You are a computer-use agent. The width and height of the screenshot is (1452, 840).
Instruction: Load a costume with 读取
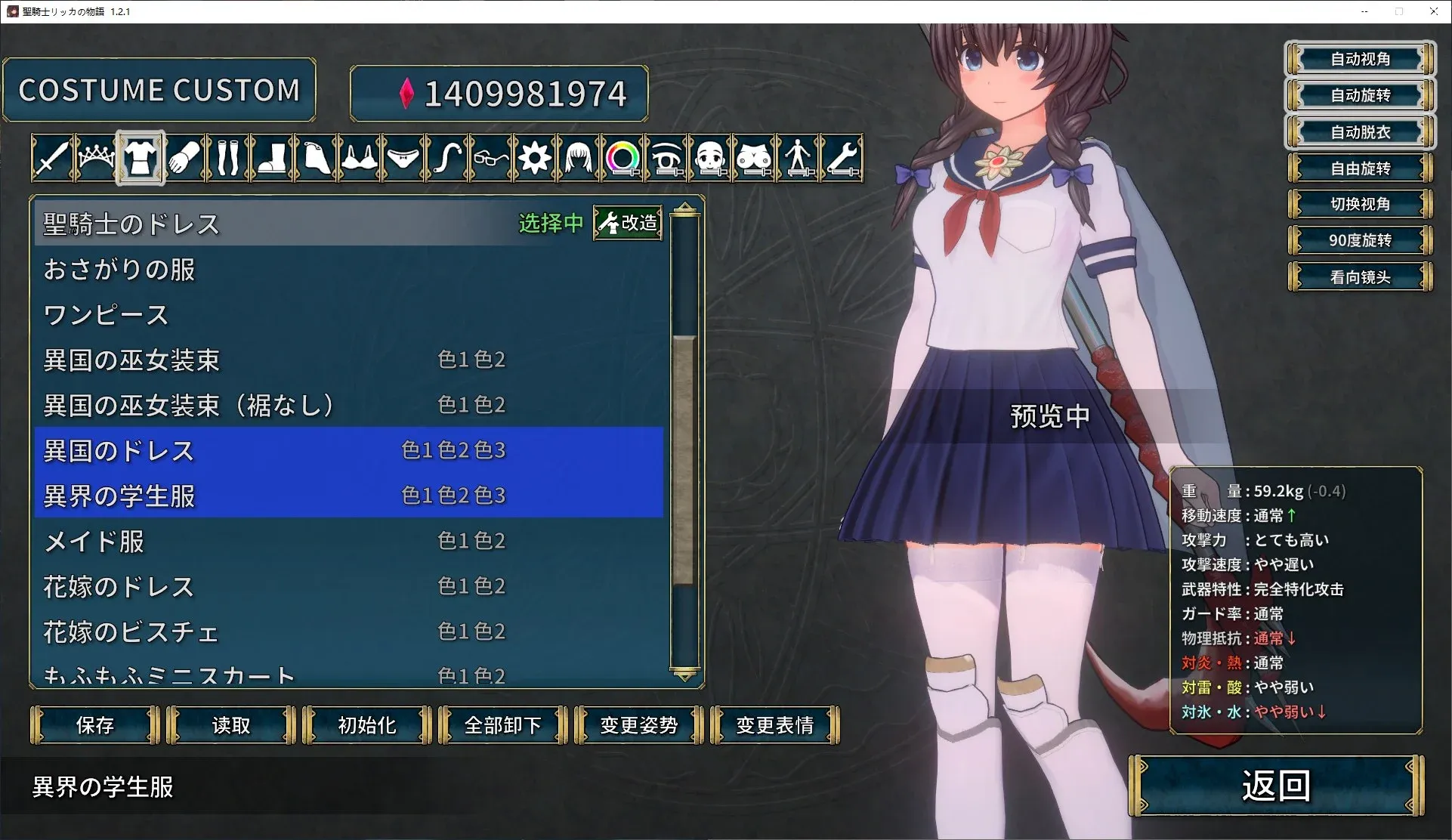(x=231, y=725)
